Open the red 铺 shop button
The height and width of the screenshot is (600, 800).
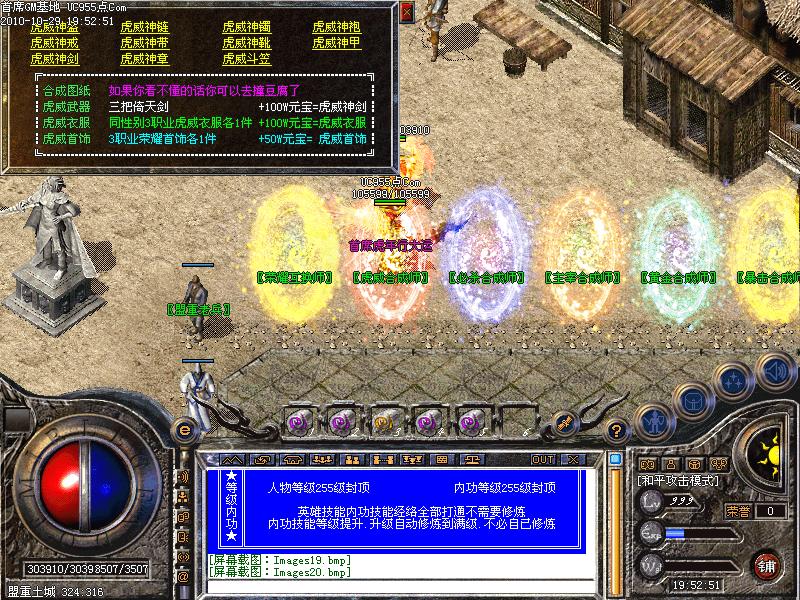[768, 565]
